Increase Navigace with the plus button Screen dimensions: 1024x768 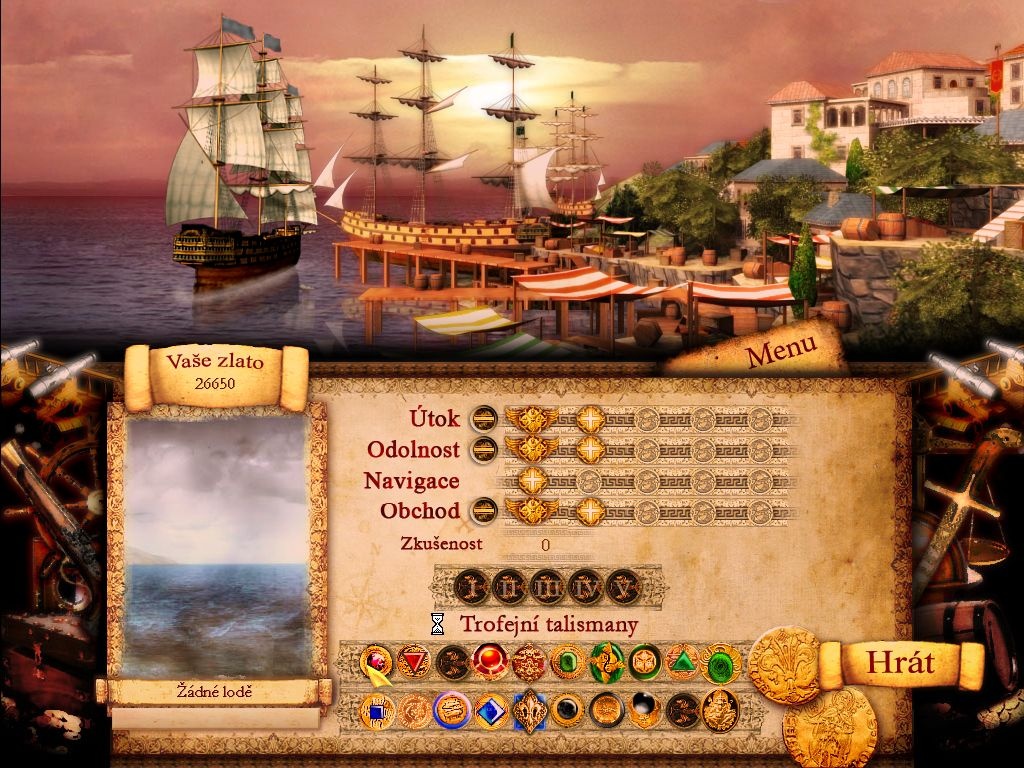[532, 481]
